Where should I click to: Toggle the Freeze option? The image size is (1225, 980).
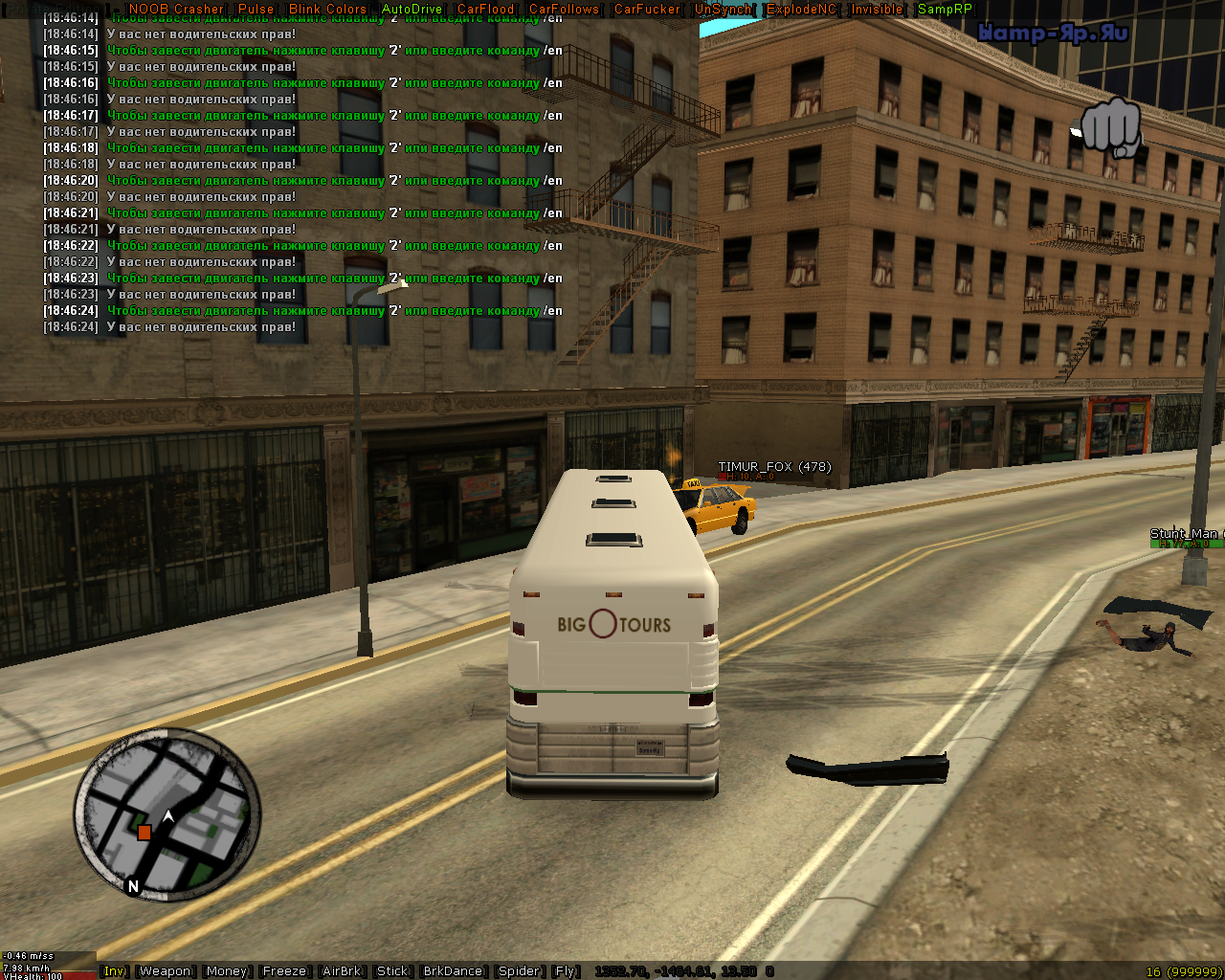click(284, 971)
